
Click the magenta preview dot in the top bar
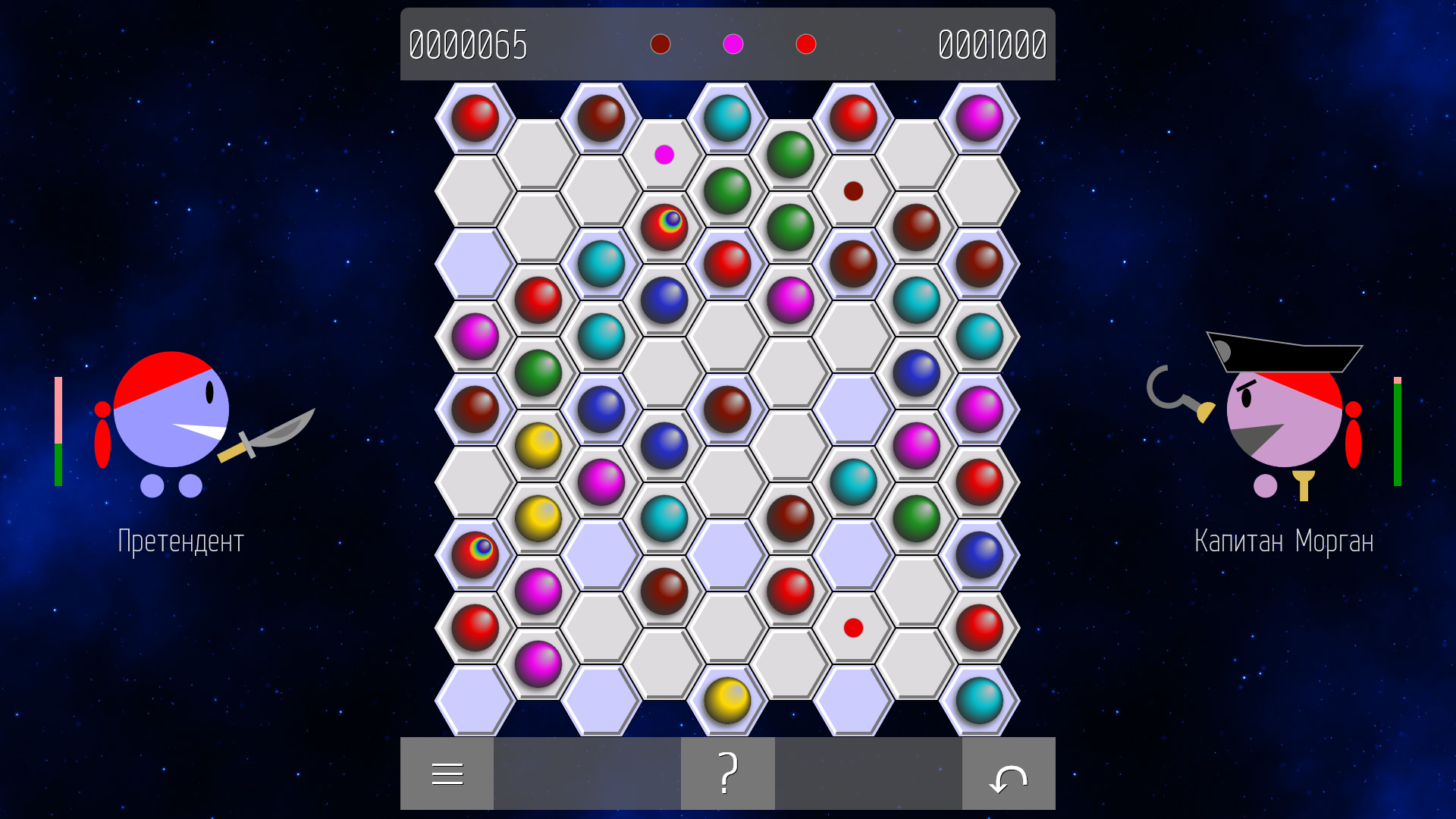point(731,45)
